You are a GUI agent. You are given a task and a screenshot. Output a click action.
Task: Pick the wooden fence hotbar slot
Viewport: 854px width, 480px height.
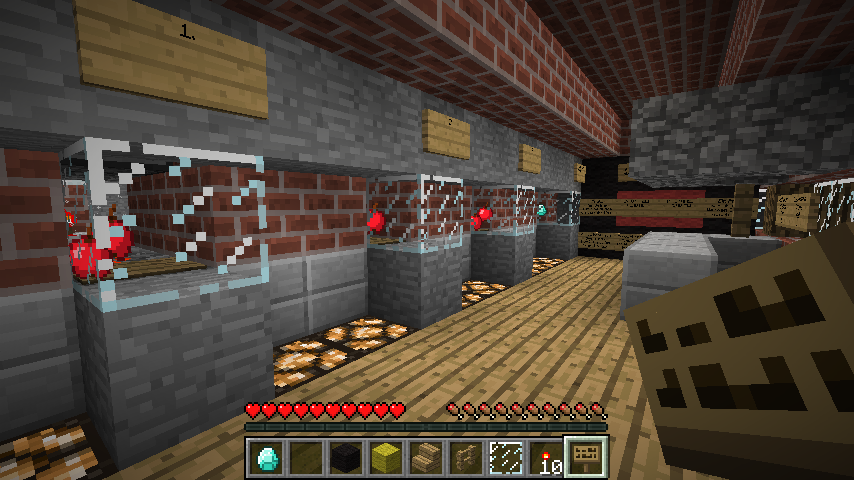coord(464,458)
